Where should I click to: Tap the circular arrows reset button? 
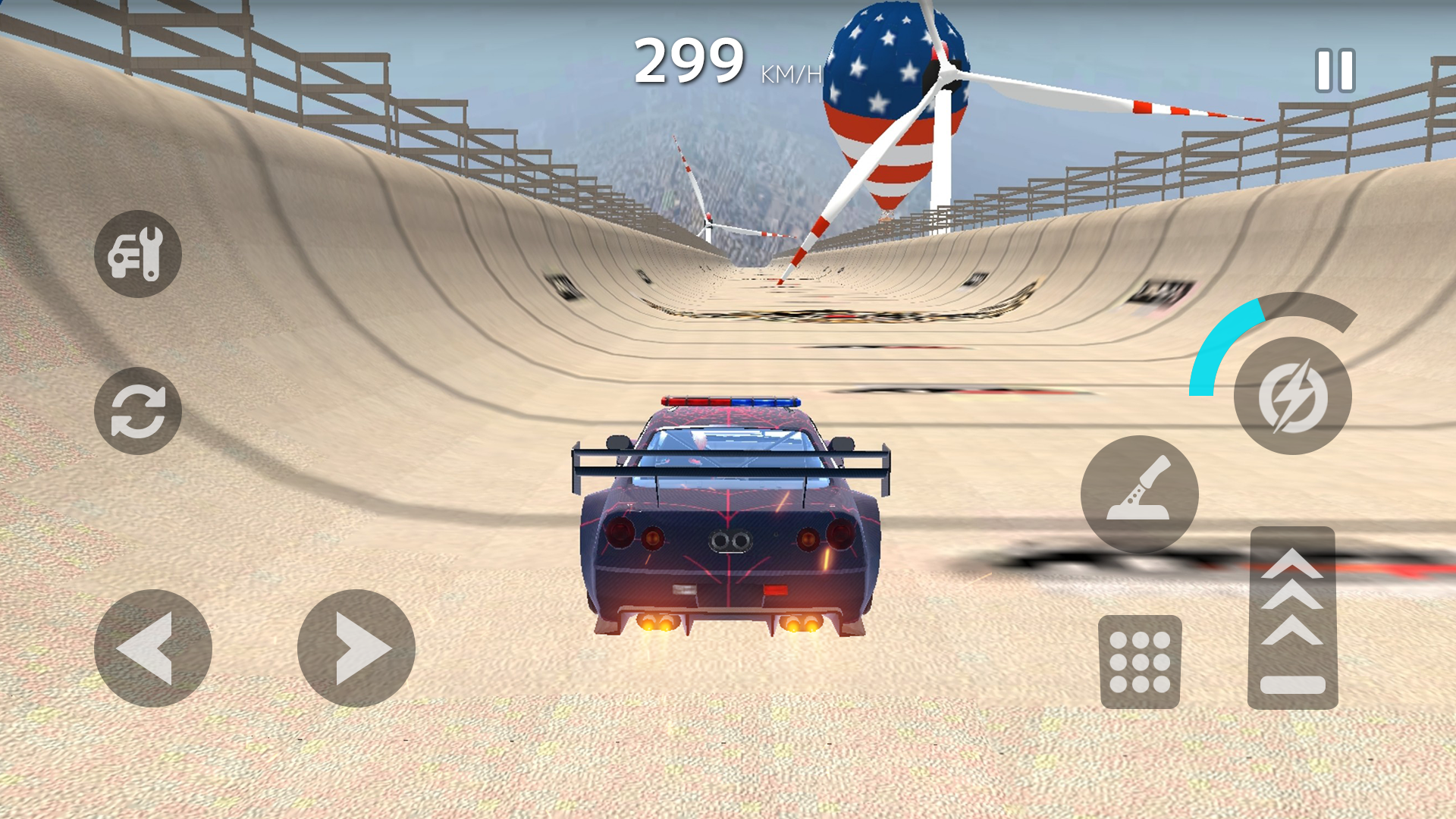(137, 411)
